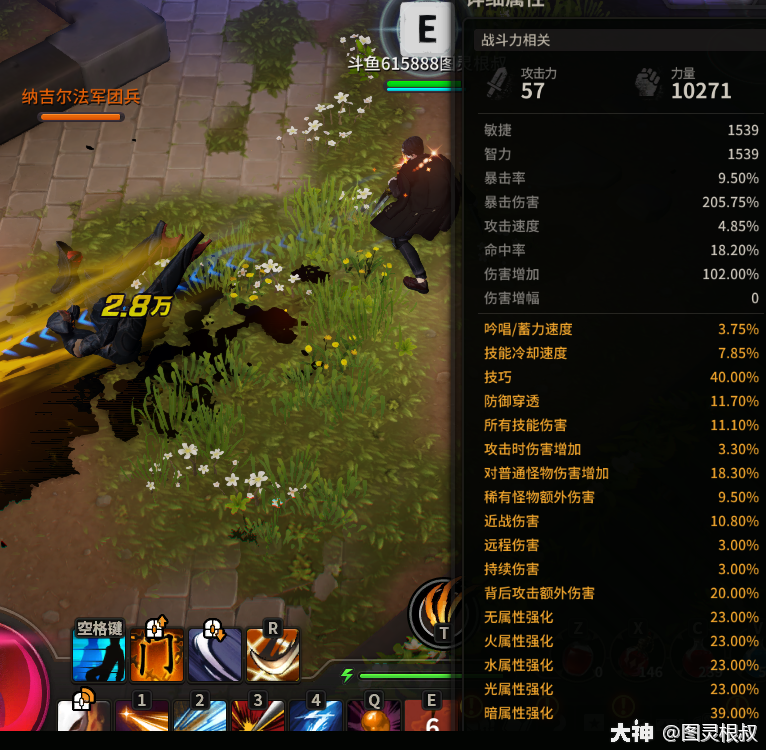Screen dimensions: 766x750
Task: Use the orange gate-symbol skill
Action: [157, 654]
